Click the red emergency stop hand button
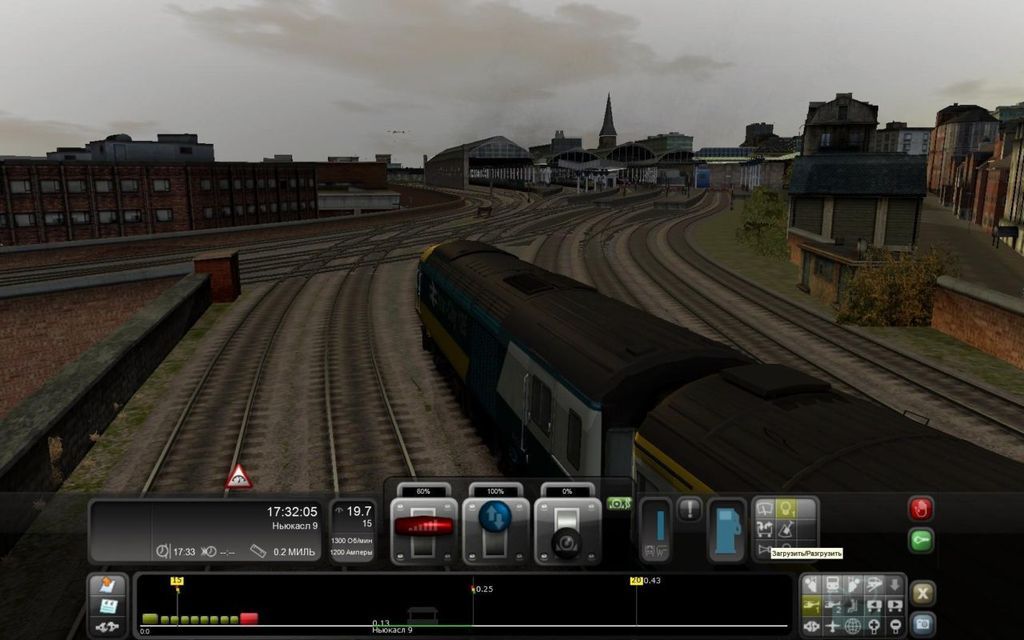The image size is (1024, 640). click(x=920, y=508)
